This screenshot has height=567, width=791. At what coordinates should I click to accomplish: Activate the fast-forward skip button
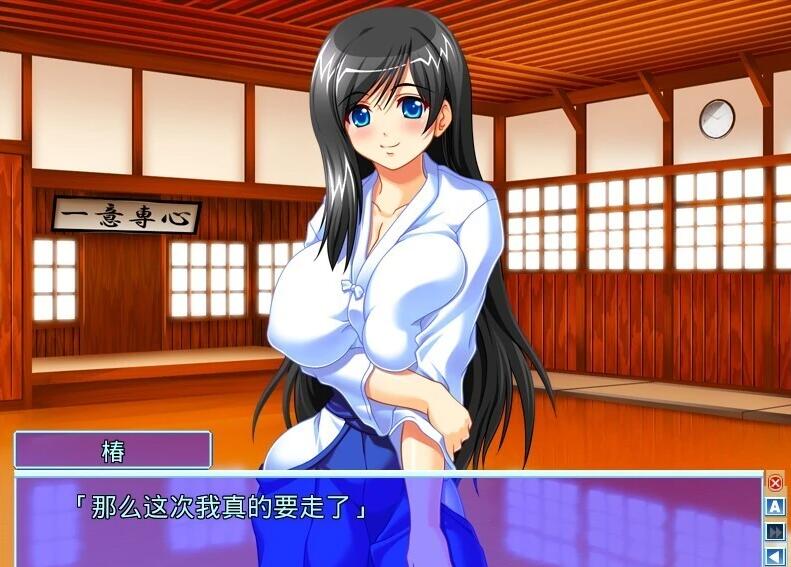pyautogui.click(x=775, y=532)
